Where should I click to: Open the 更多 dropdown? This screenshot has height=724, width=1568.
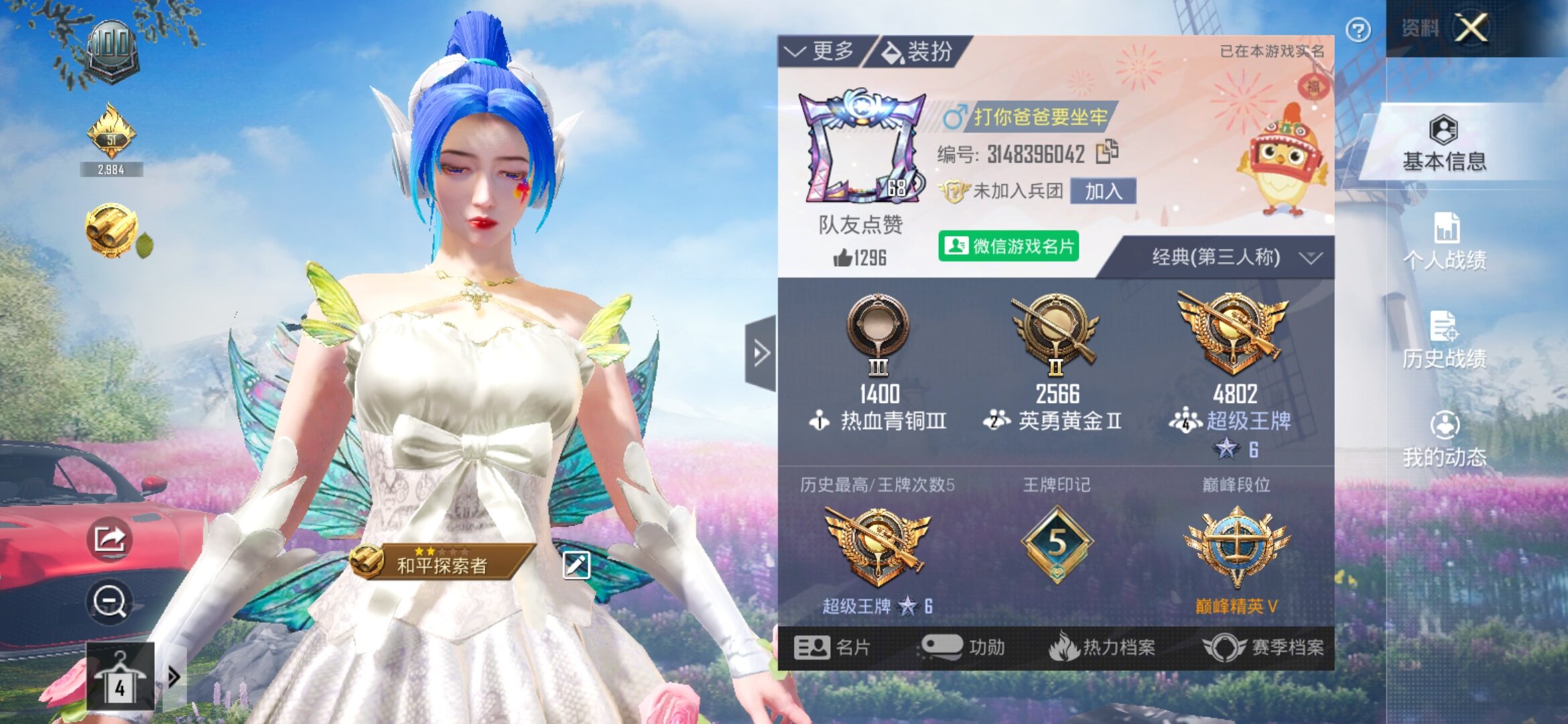tap(821, 52)
